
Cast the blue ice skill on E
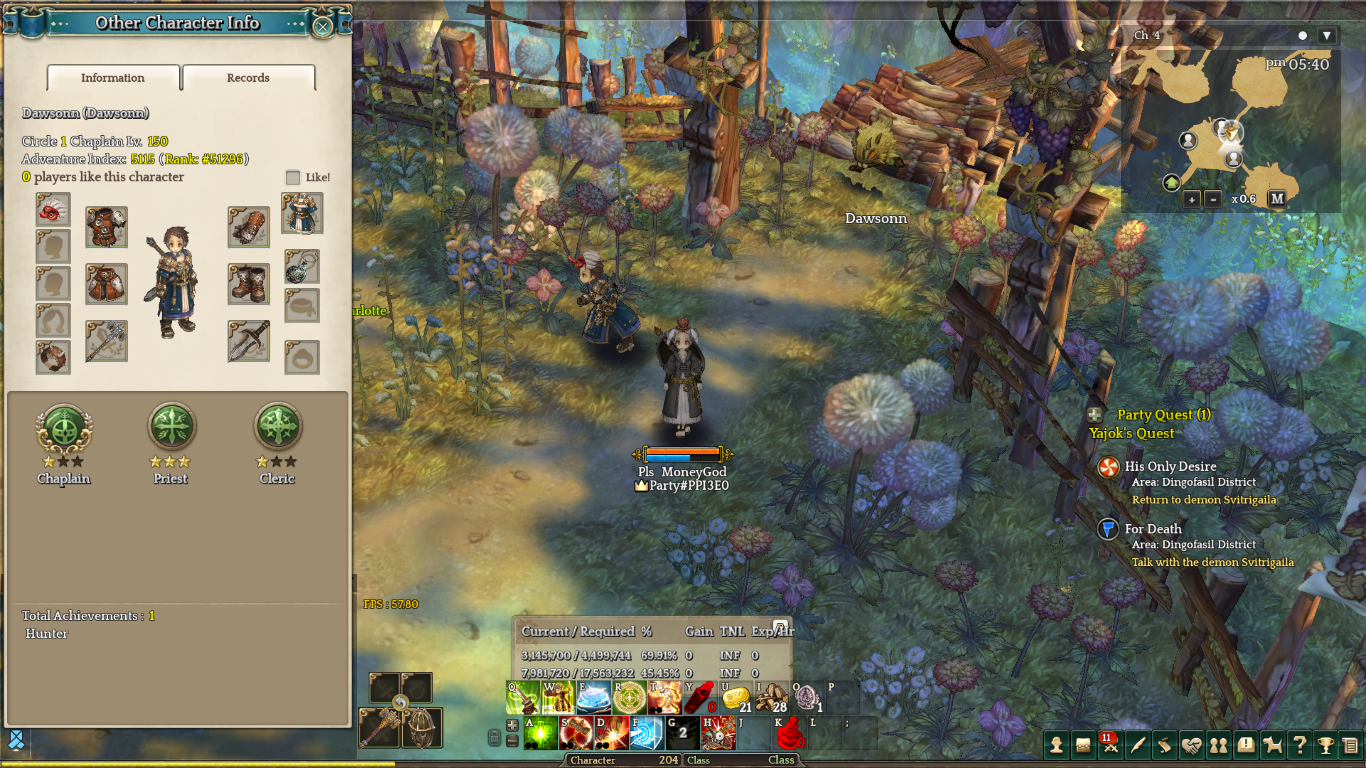(594, 698)
